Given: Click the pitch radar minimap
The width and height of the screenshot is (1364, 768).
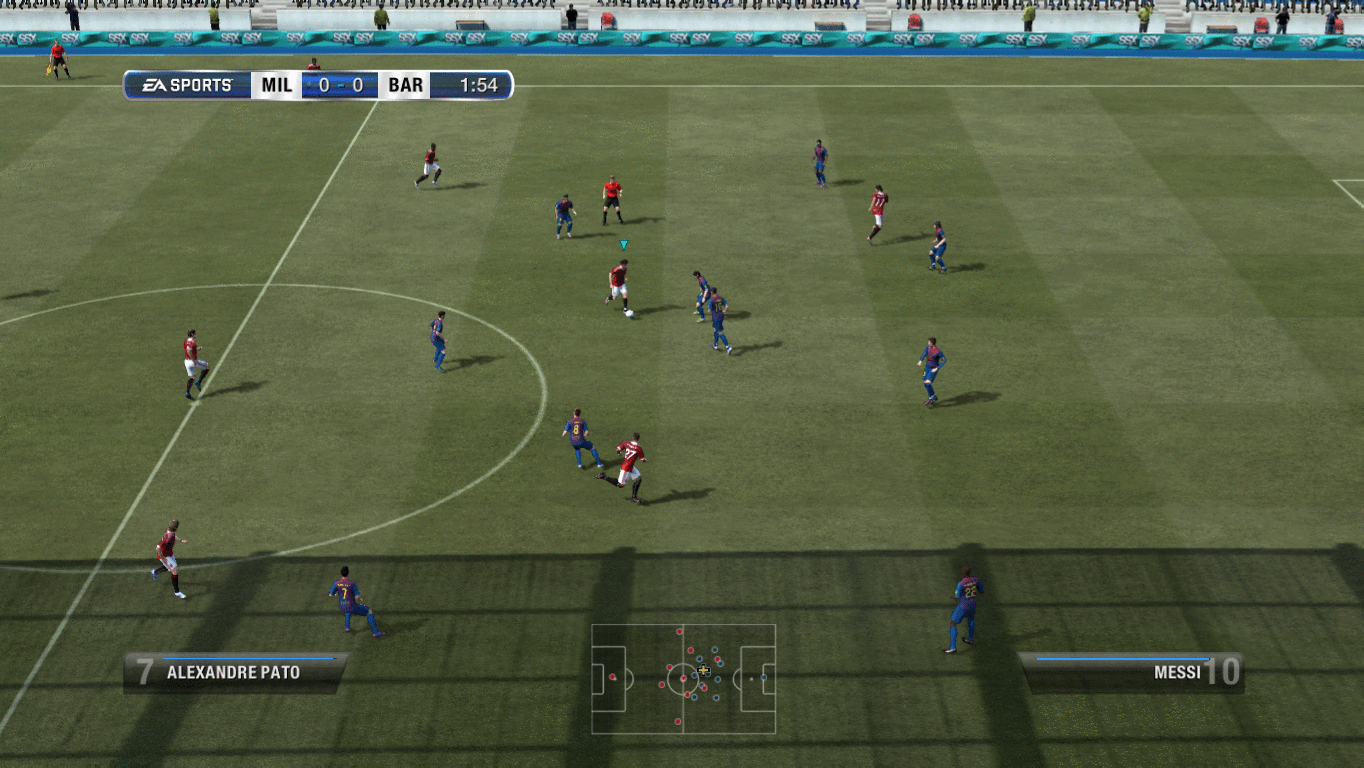Looking at the screenshot, I should (683, 679).
